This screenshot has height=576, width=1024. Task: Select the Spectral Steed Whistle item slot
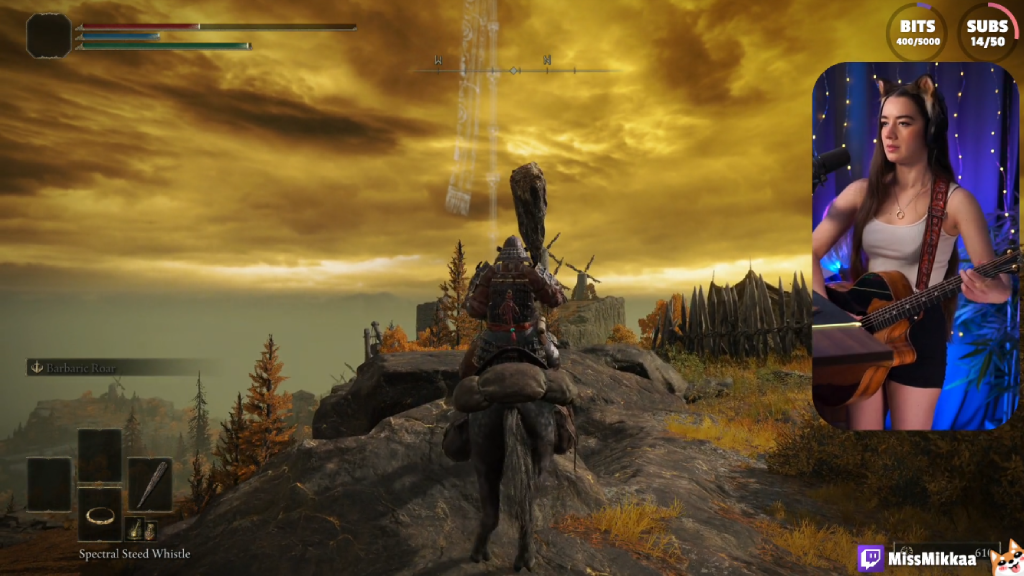pyautogui.click(x=100, y=514)
